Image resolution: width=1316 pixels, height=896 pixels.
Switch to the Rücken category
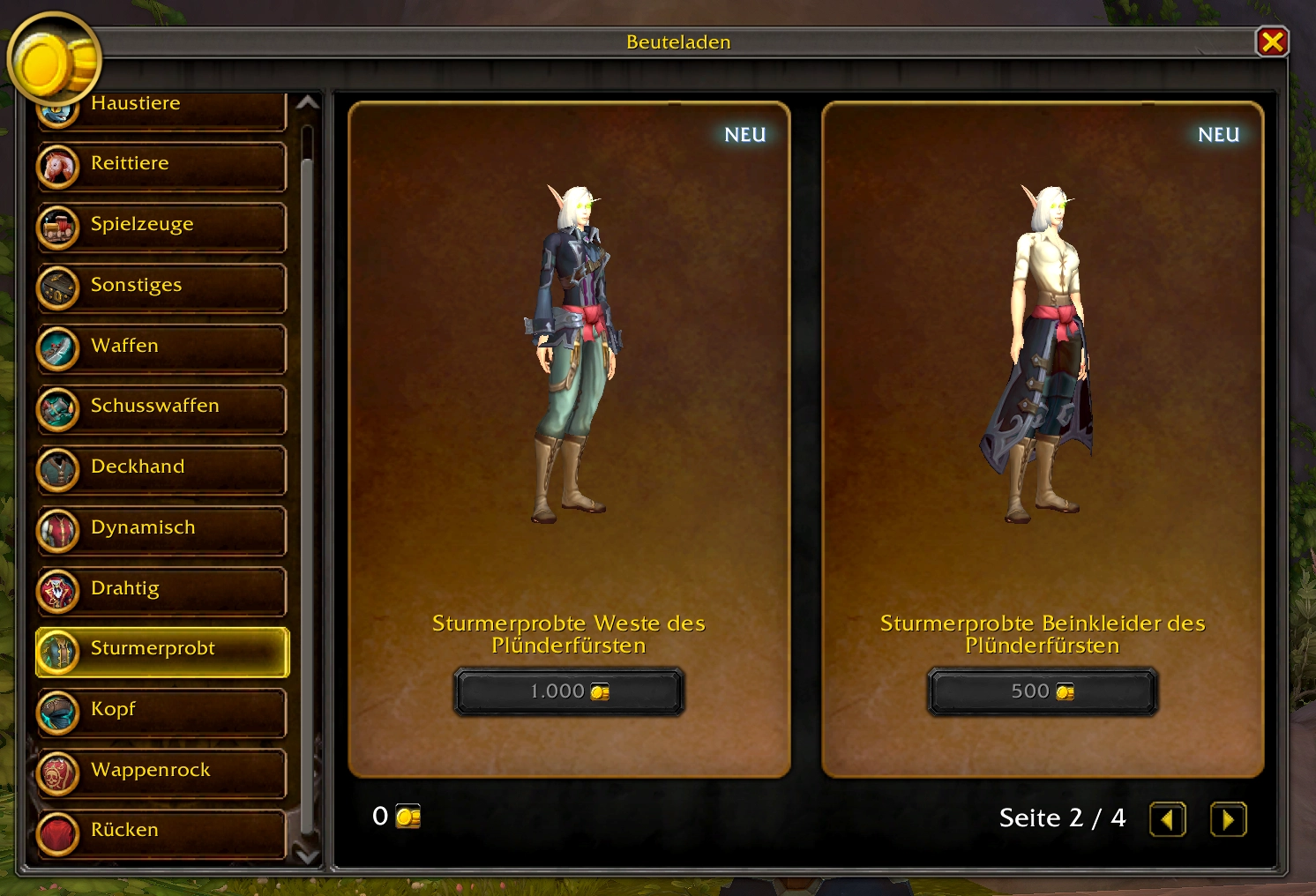[x=162, y=832]
